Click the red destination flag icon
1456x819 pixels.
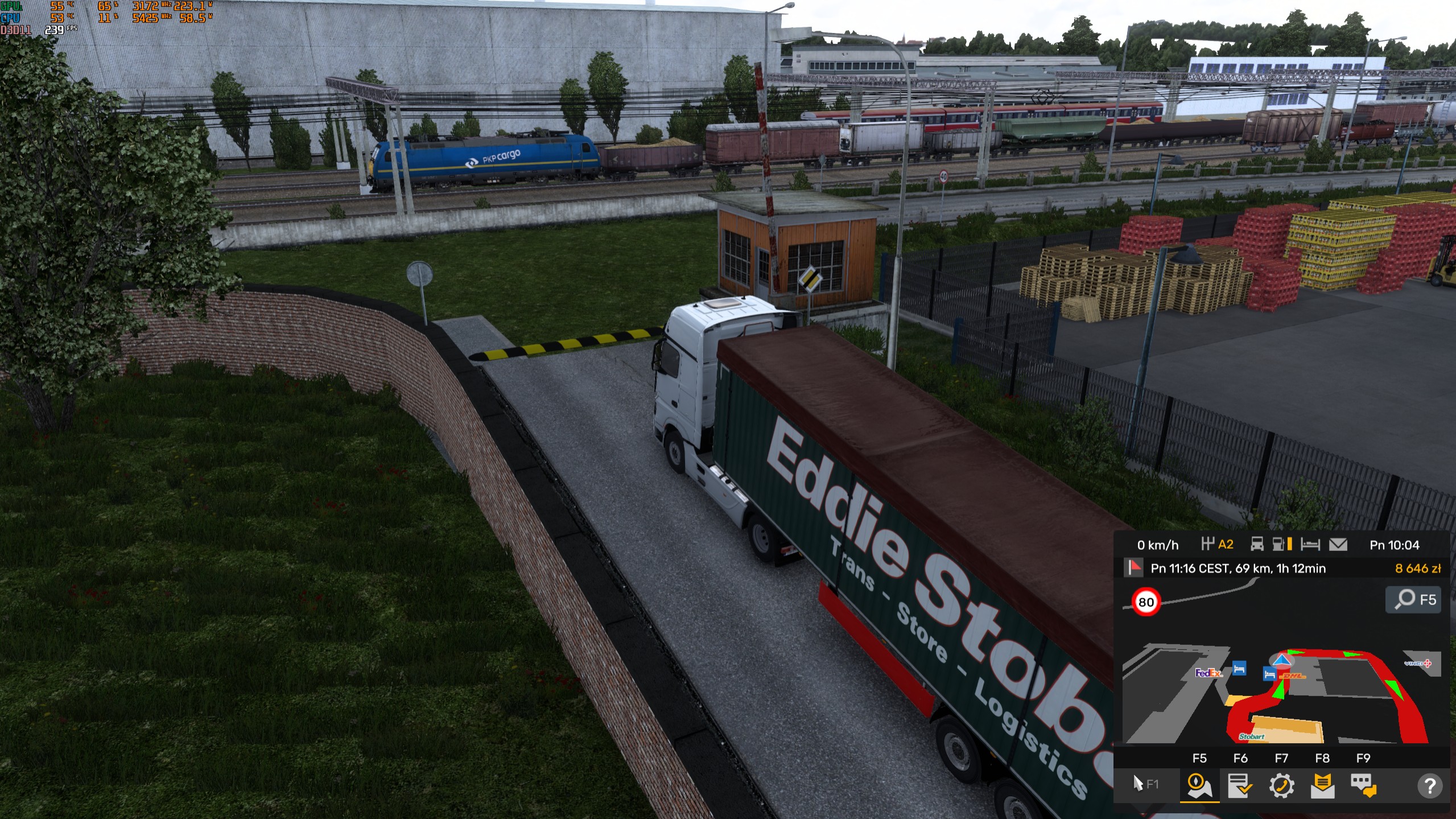tap(1134, 567)
